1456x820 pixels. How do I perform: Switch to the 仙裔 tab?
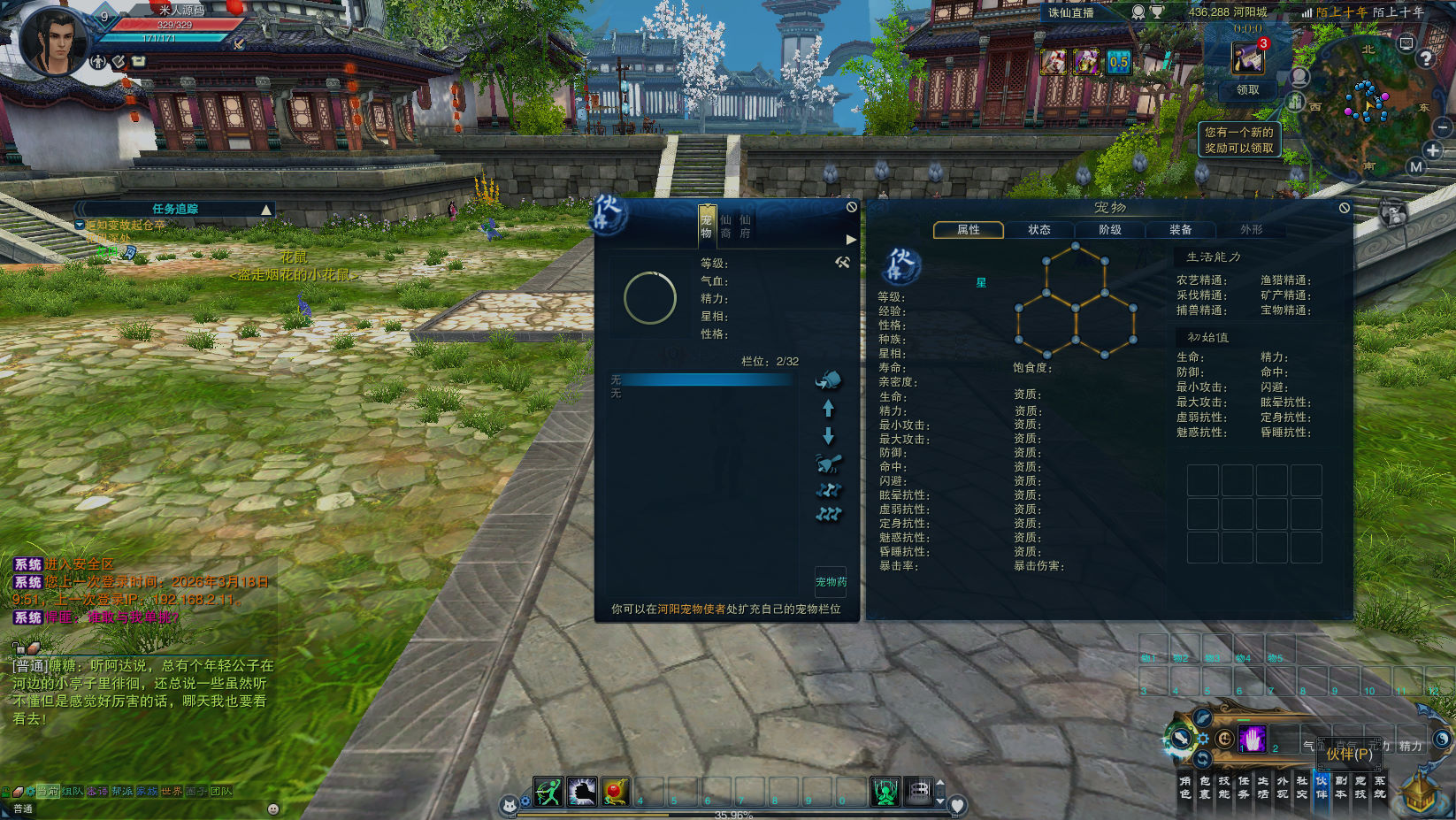(x=725, y=226)
